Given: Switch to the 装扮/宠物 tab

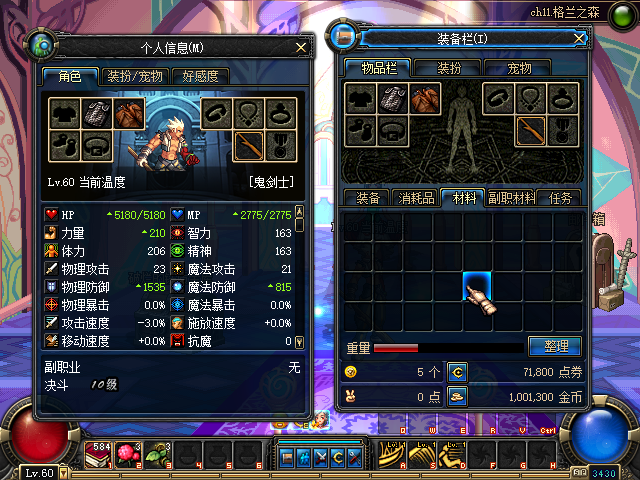Looking at the screenshot, I should click(135, 76).
